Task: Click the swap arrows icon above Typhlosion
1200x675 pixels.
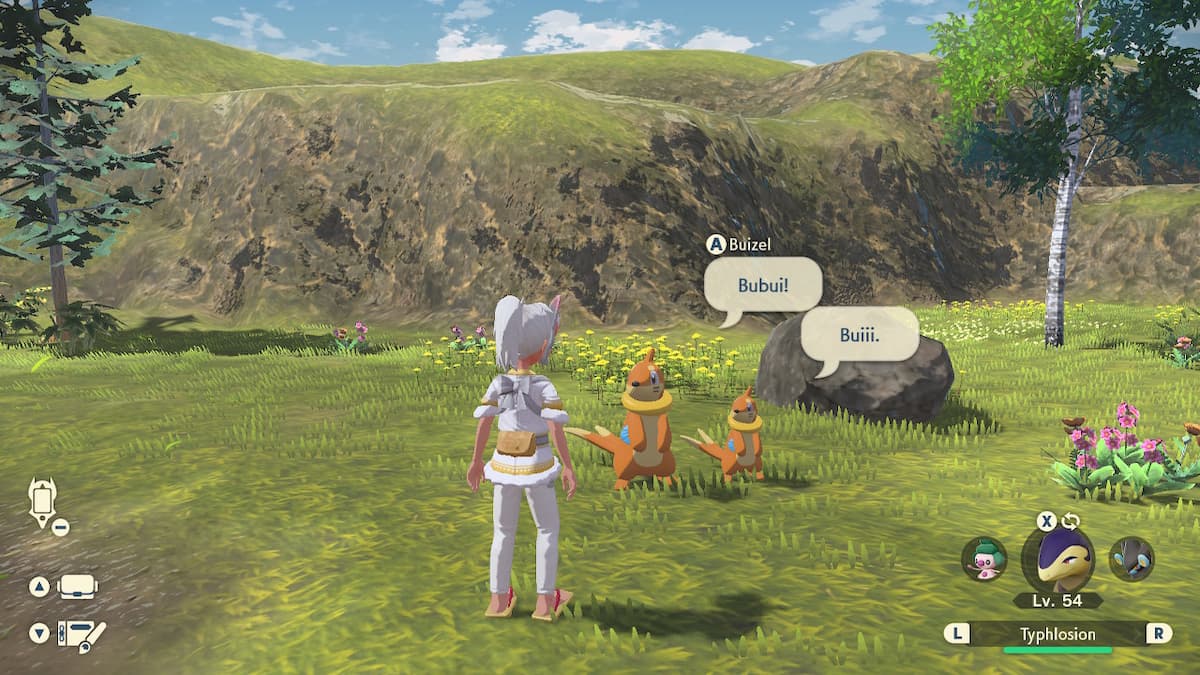Action: 1071,521
